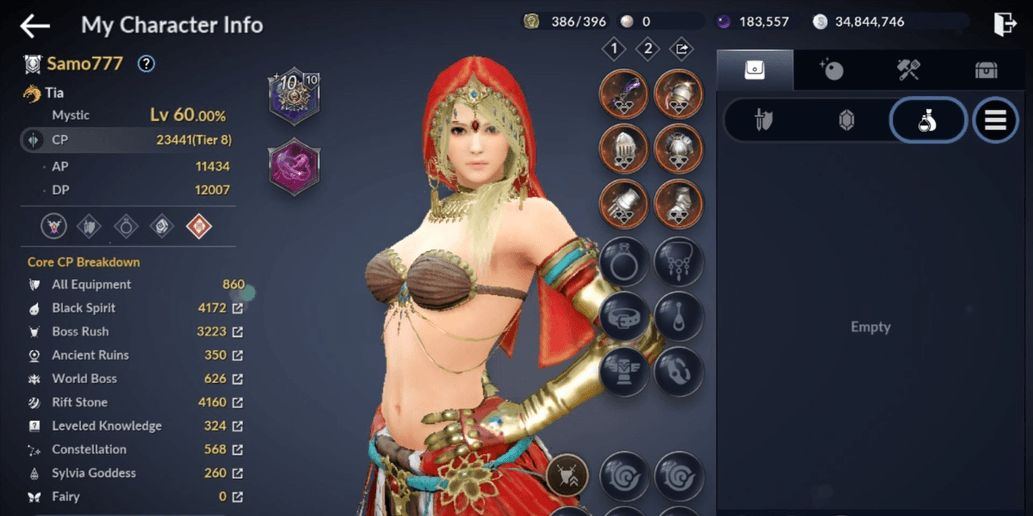The height and width of the screenshot is (516, 1033).
Task: Select equipment preset 2
Action: coord(648,48)
